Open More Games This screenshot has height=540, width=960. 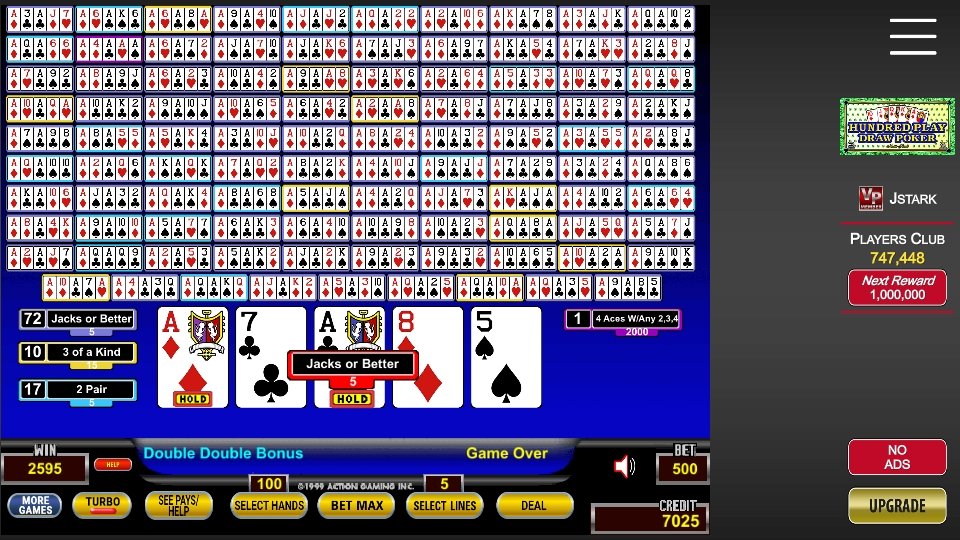[x=34, y=505]
